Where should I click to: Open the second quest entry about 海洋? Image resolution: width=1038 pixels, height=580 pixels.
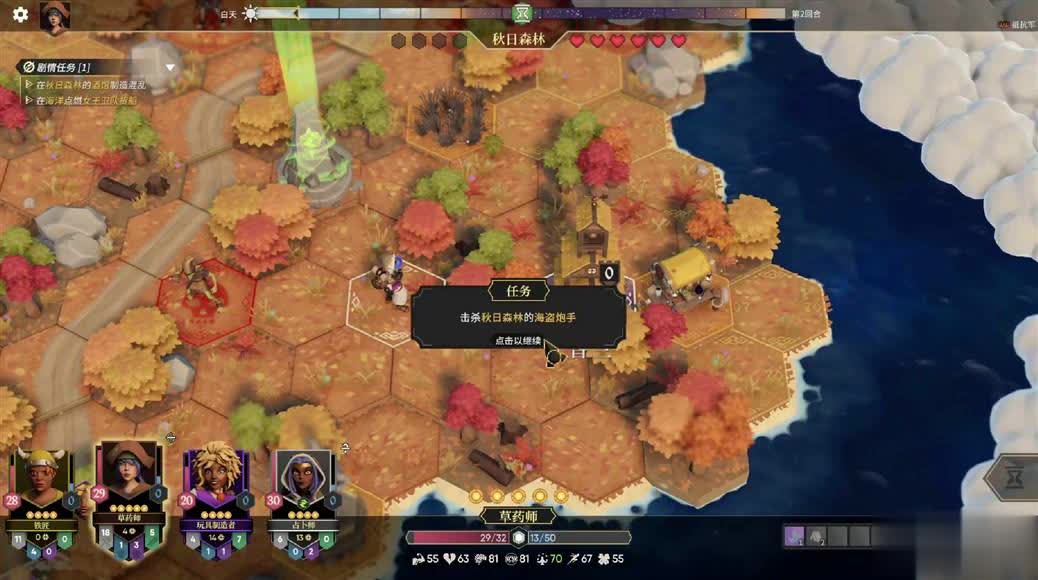90,101
